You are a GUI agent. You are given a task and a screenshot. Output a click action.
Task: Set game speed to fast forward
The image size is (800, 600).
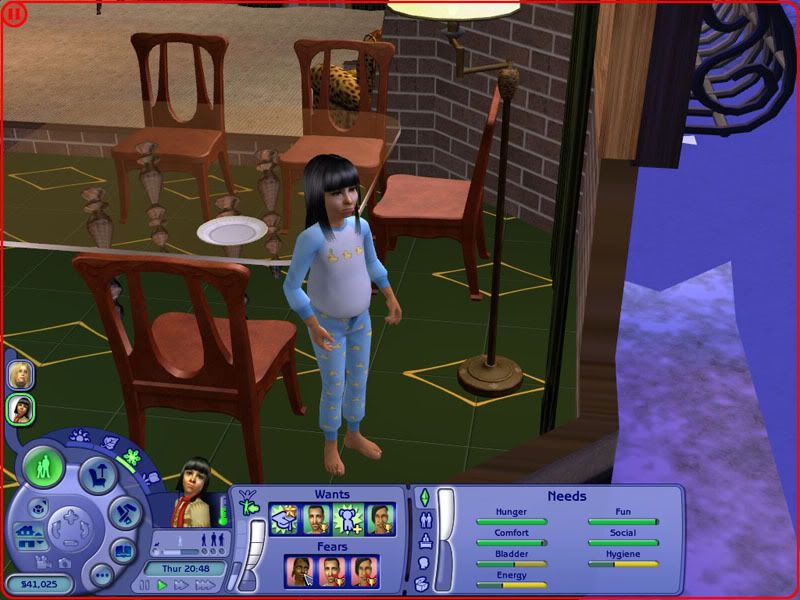(x=180, y=585)
